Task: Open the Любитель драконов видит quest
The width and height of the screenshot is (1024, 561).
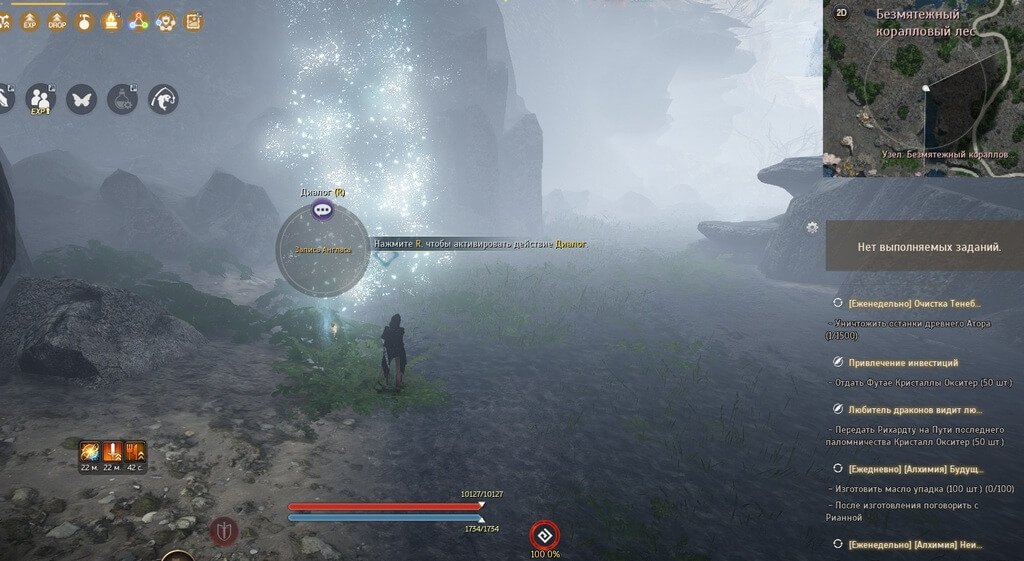Action: tap(915, 409)
